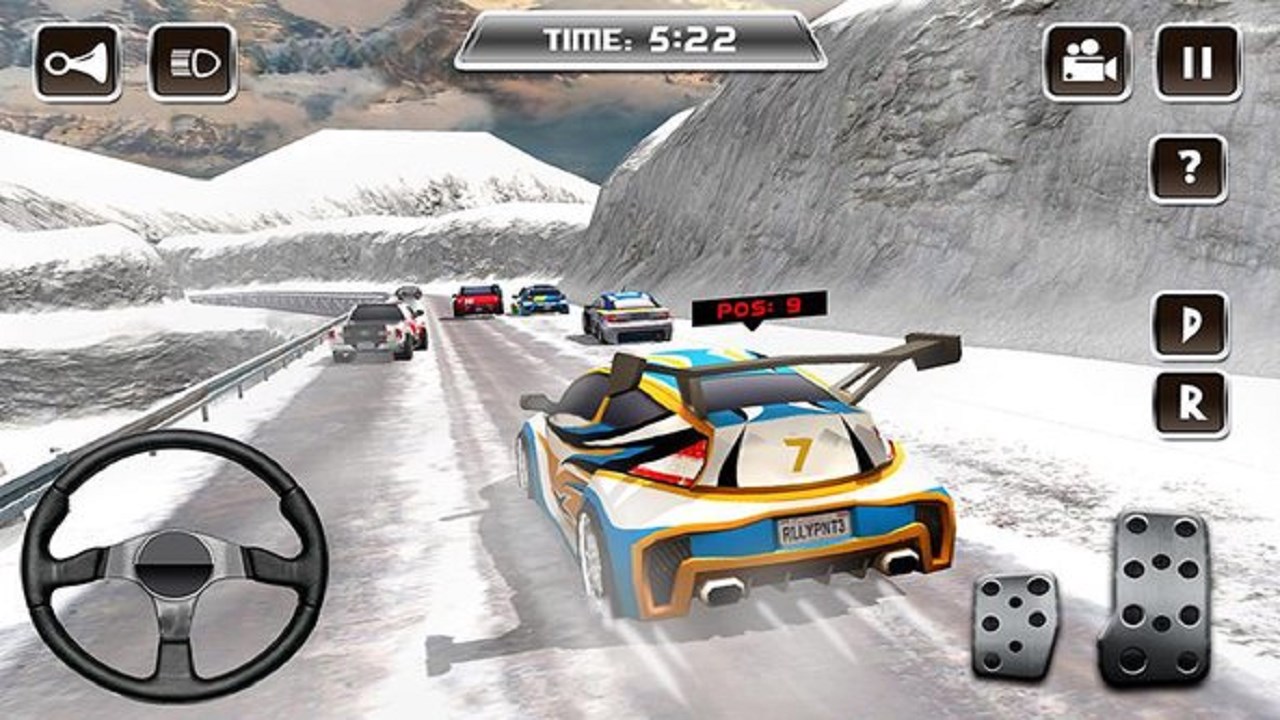Image resolution: width=1280 pixels, height=720 pixels.
Task: Tap the horn button above the steering wheel
Action: click(x=75, y=62)
